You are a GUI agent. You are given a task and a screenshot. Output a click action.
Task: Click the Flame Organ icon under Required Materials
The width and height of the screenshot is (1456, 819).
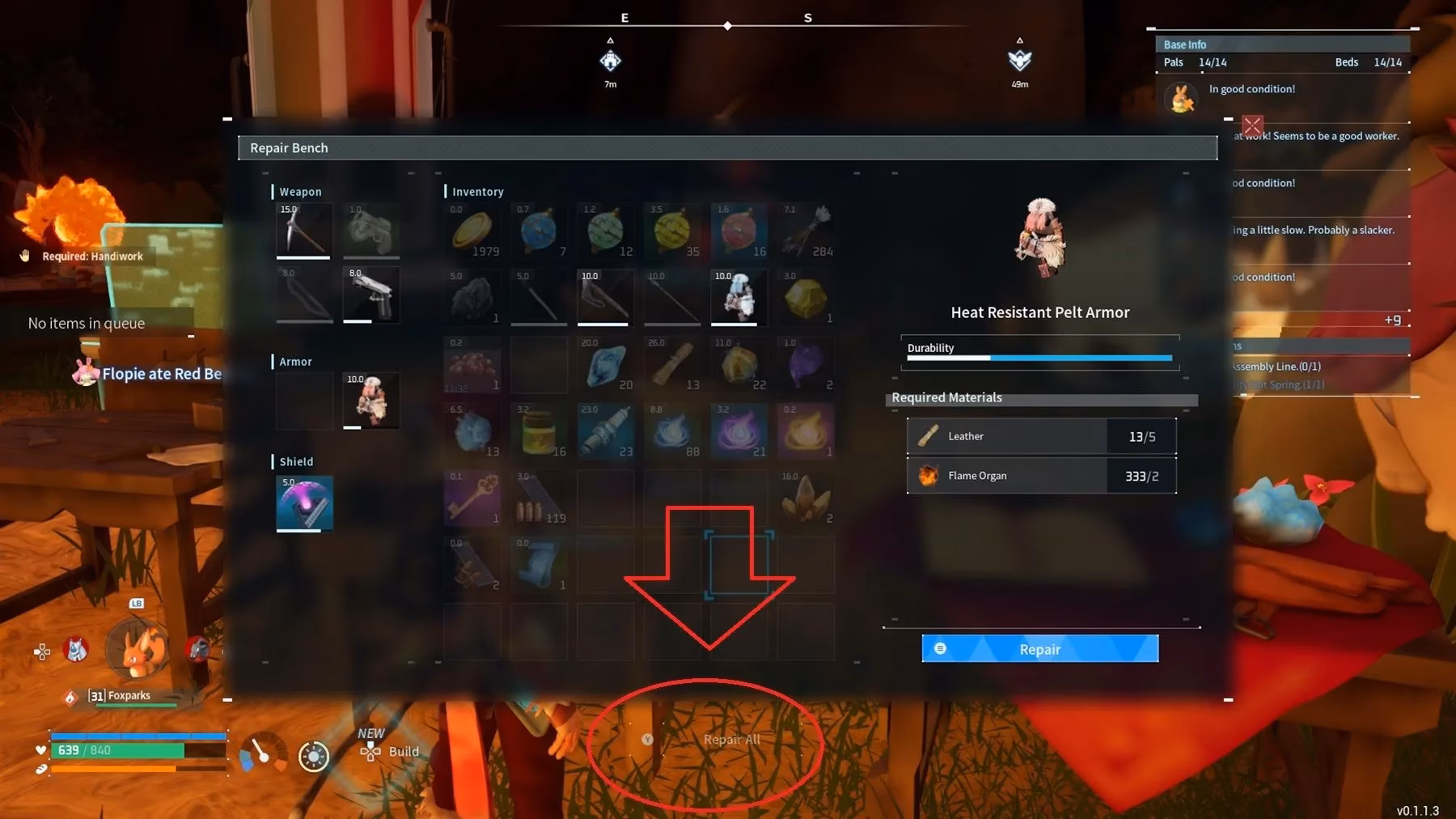tap(928, 475)
